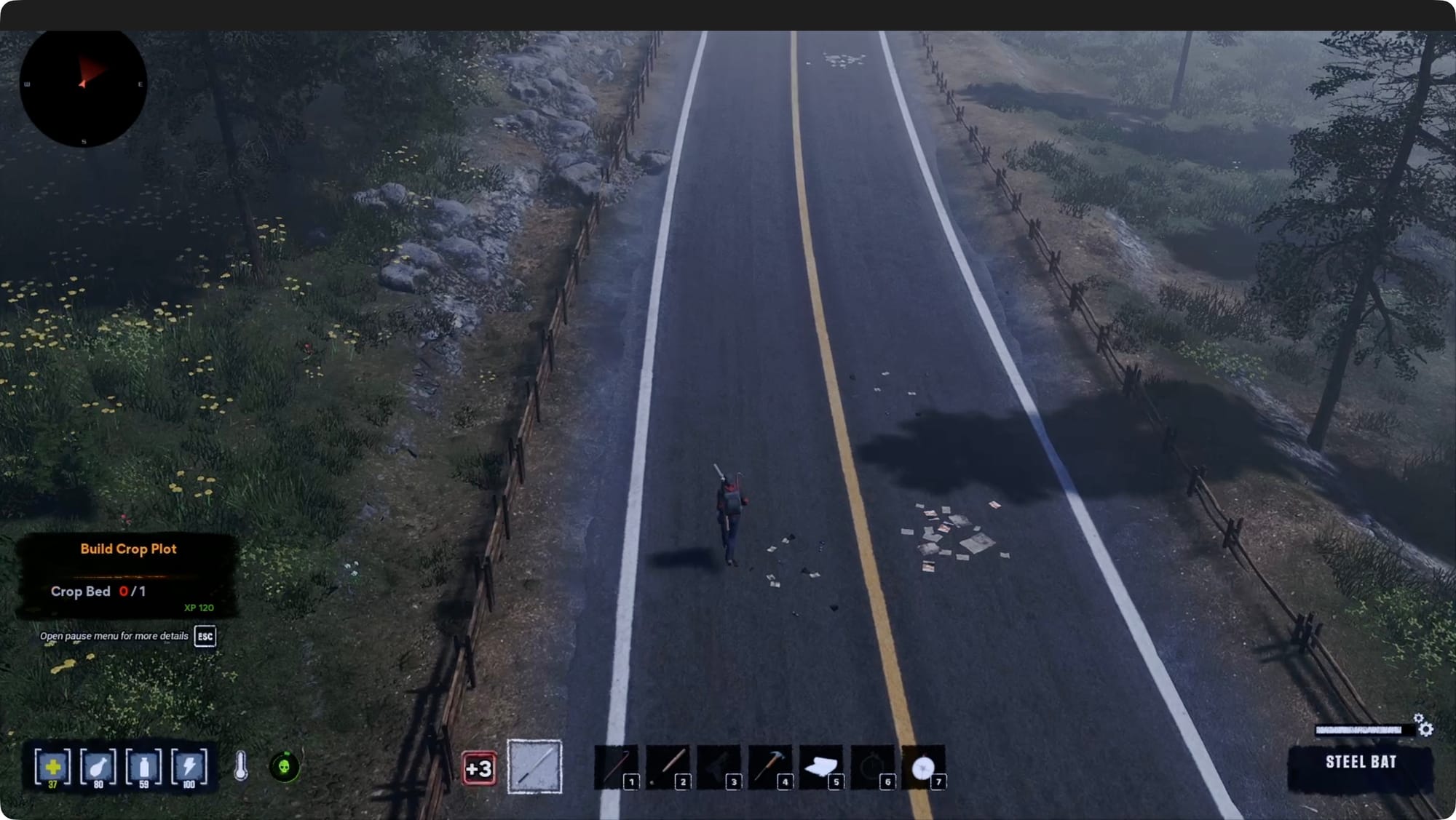Click the health cross status icon
Image resolution: width=1456 pixels, height=820 pixels.
tap(52, 767)
